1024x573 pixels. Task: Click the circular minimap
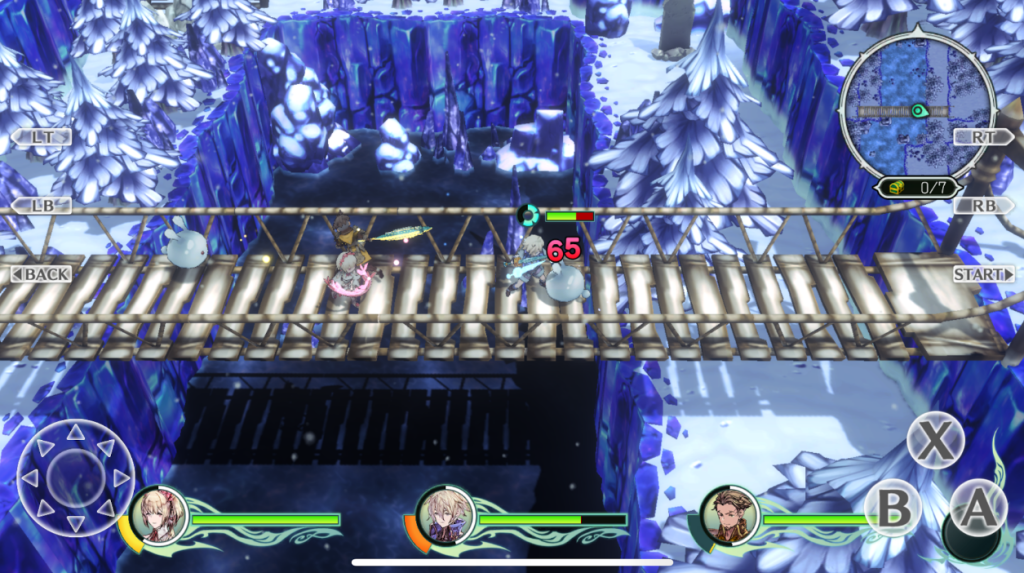coord(905,110)
